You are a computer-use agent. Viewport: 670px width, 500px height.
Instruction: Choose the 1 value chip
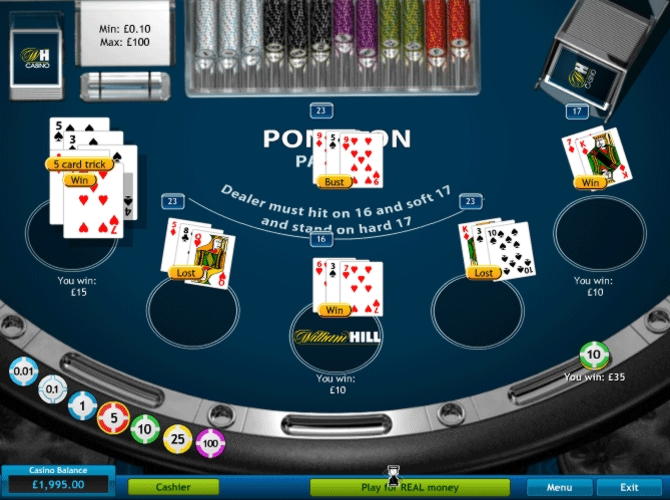point(83,406)
